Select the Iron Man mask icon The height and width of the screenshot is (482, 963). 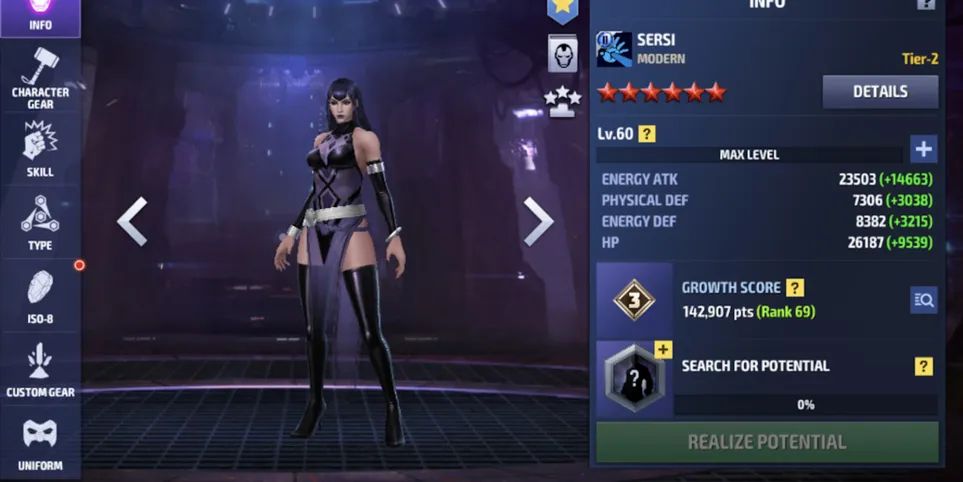click(563, 53)
